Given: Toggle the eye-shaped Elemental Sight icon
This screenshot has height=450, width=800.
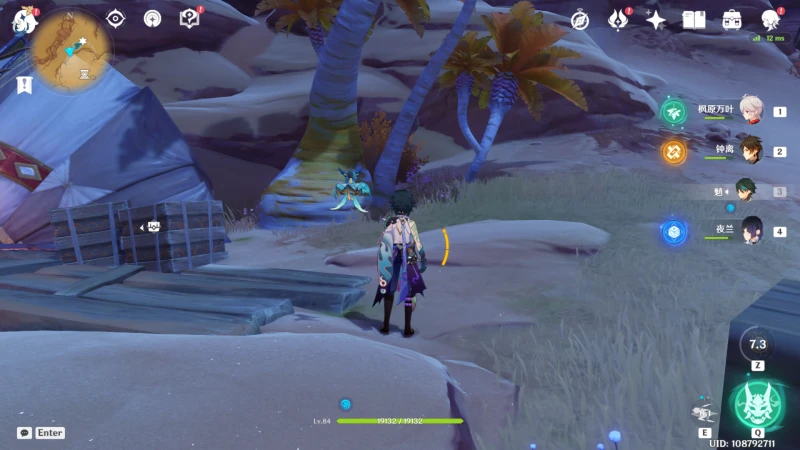Looking at the screenshot, I should click(x=116, y=18).
